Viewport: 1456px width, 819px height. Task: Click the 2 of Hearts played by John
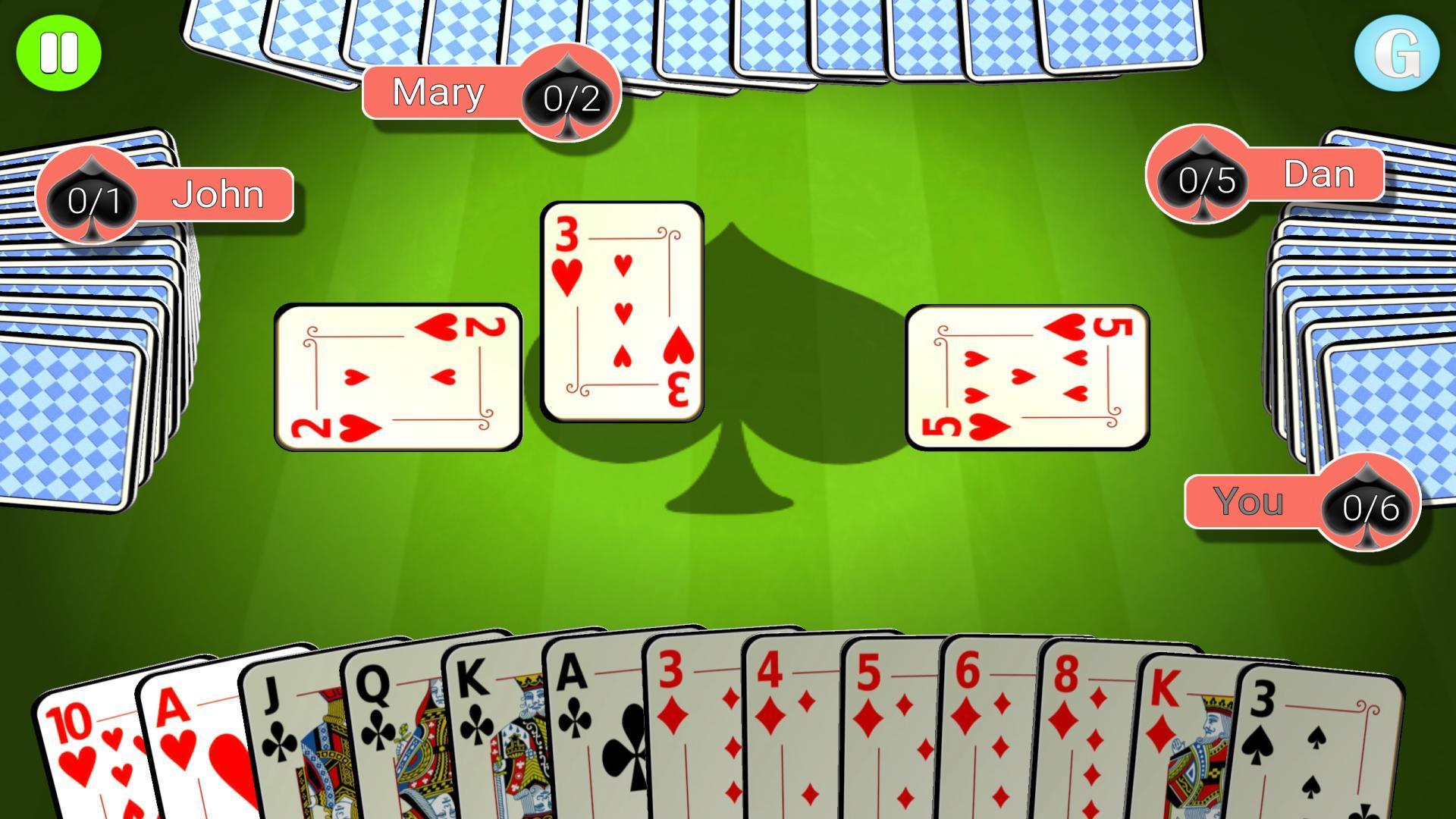398,375
